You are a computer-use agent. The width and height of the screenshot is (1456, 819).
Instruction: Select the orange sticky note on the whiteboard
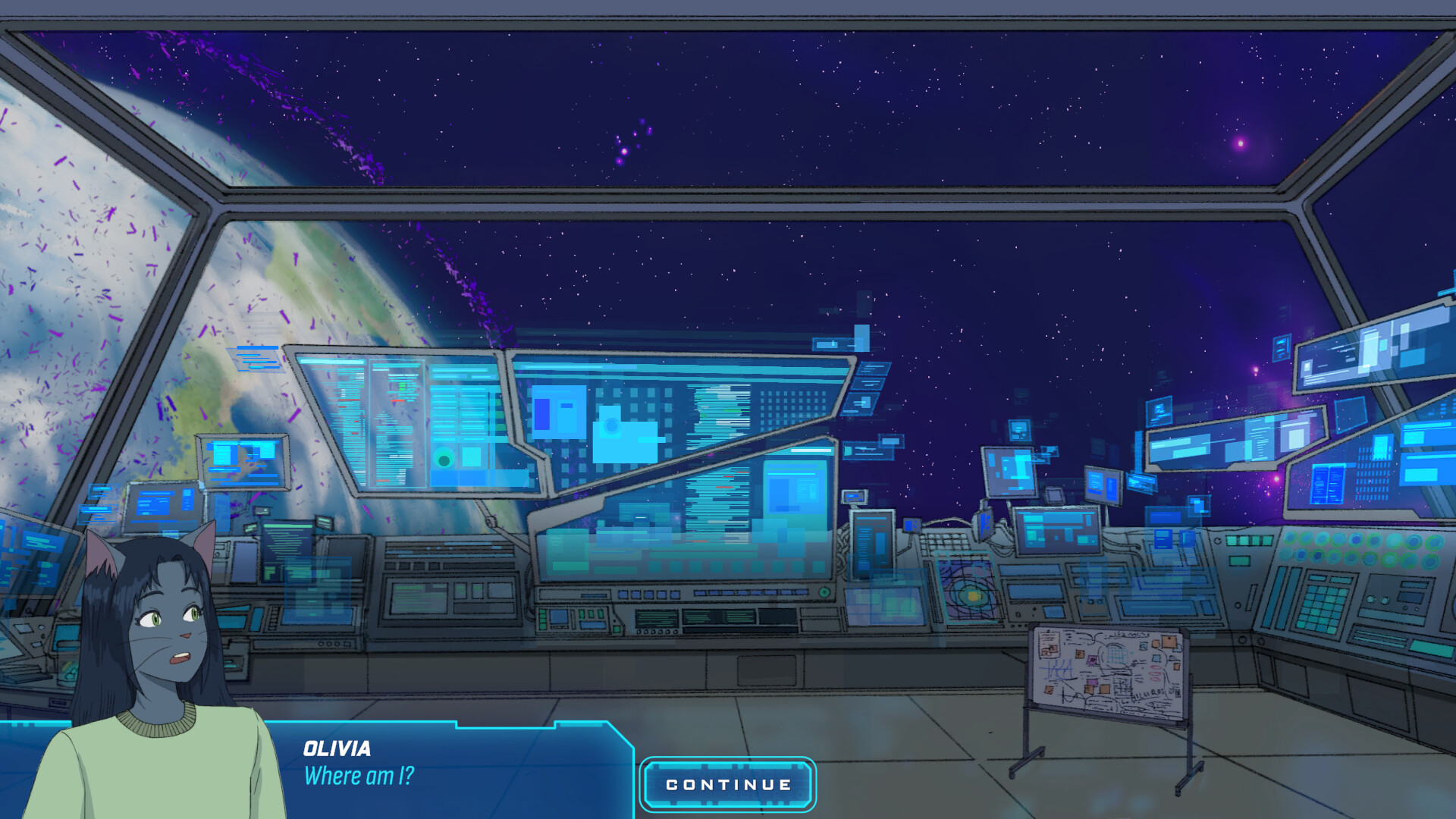click(x=1169, y=642)
